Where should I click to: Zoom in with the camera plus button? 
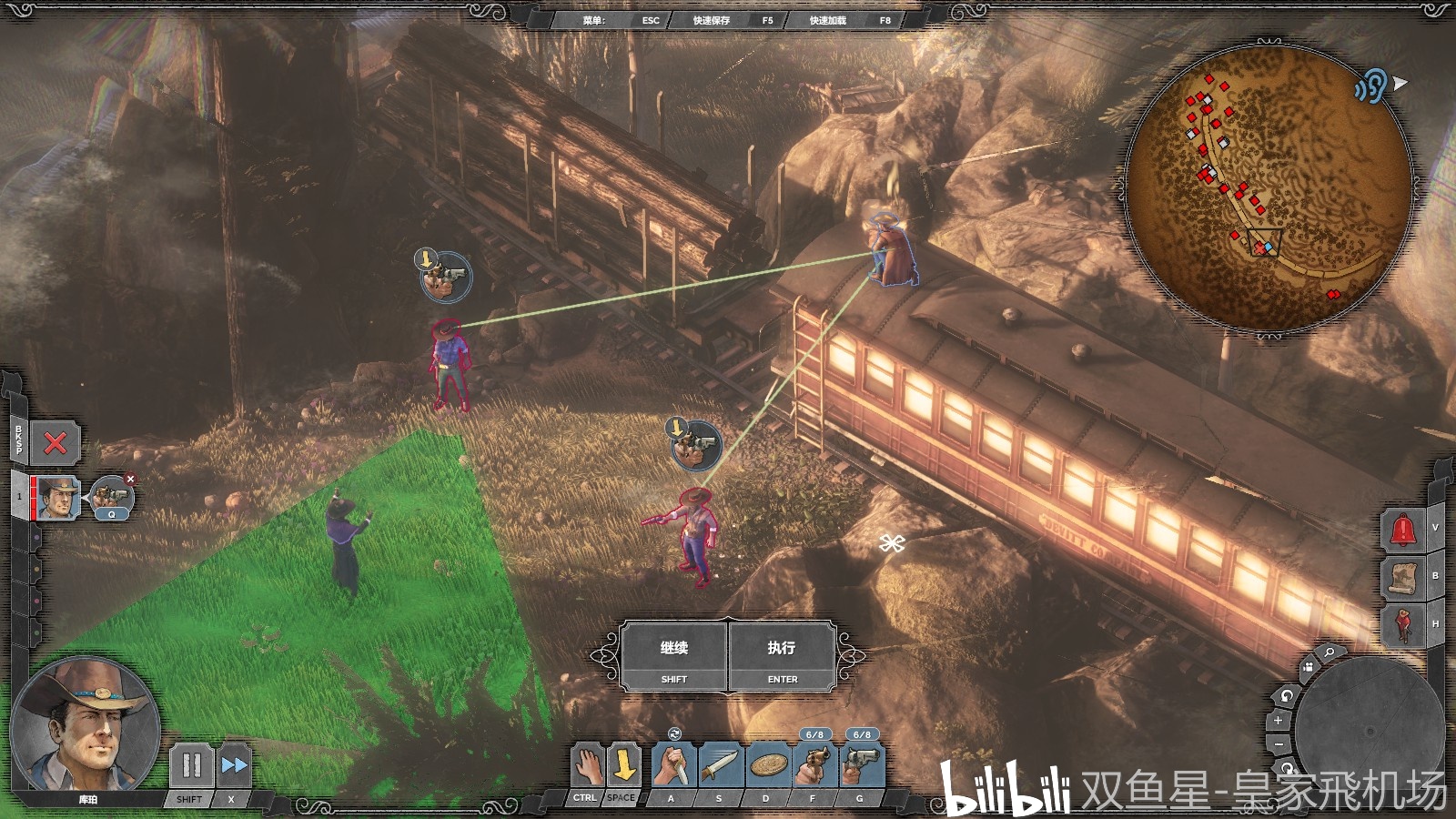point(1279,721)
